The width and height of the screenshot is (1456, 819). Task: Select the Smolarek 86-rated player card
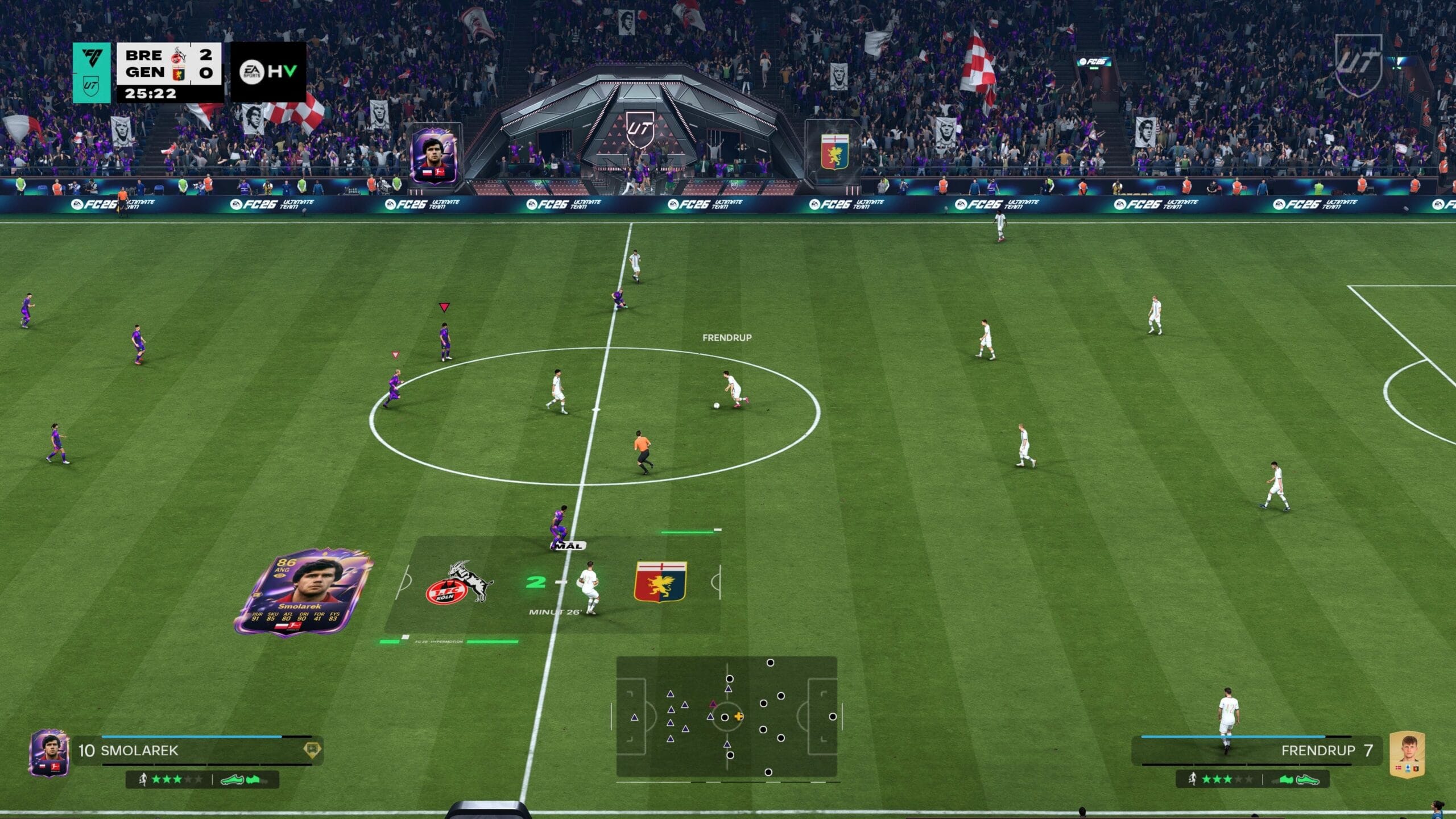pyautogui.click(x=303, y=592)
